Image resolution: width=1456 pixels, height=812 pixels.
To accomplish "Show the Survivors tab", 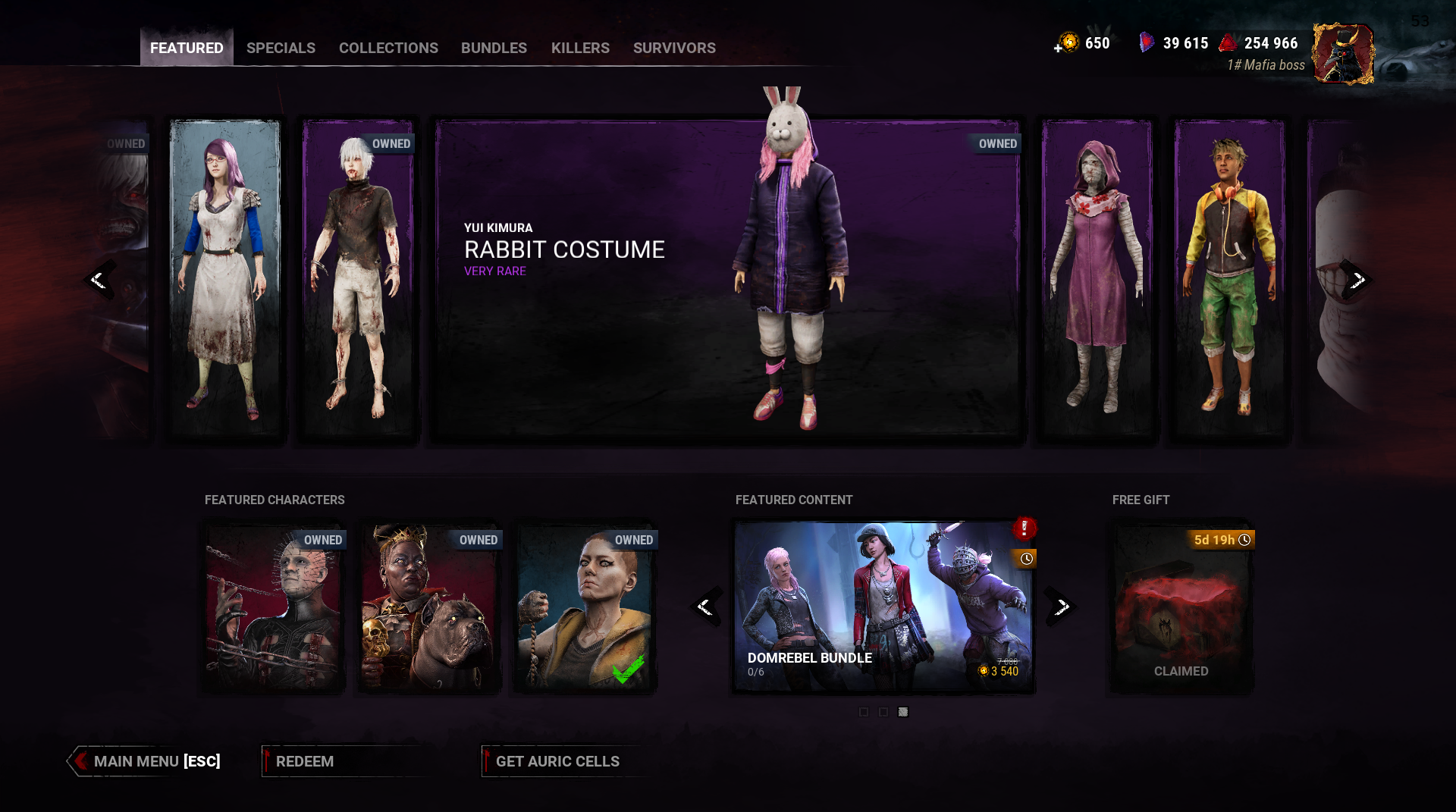I will click(x=674, y=48).
